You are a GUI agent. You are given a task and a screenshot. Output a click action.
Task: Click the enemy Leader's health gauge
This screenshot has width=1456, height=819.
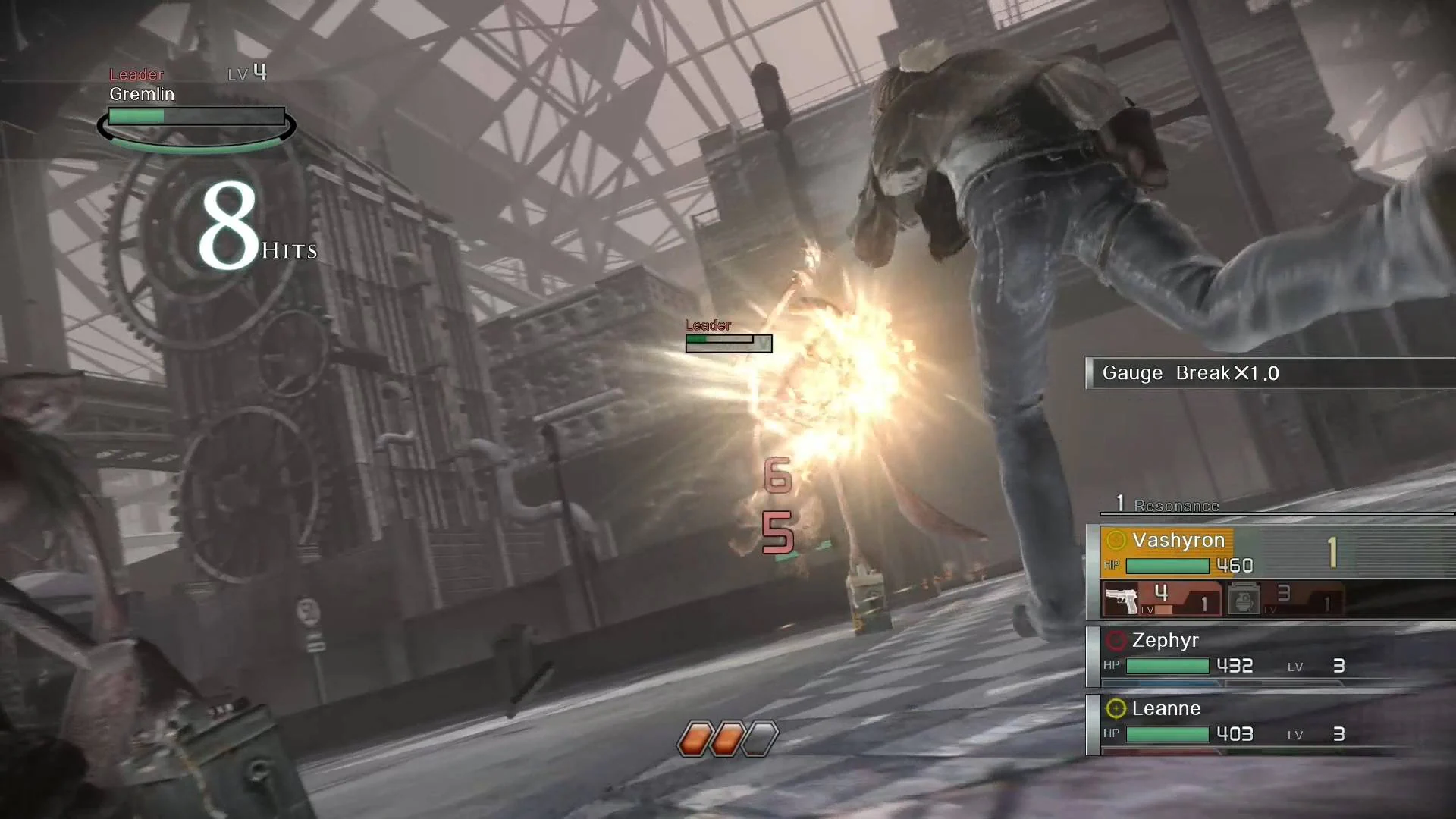(x=726, y=343)
